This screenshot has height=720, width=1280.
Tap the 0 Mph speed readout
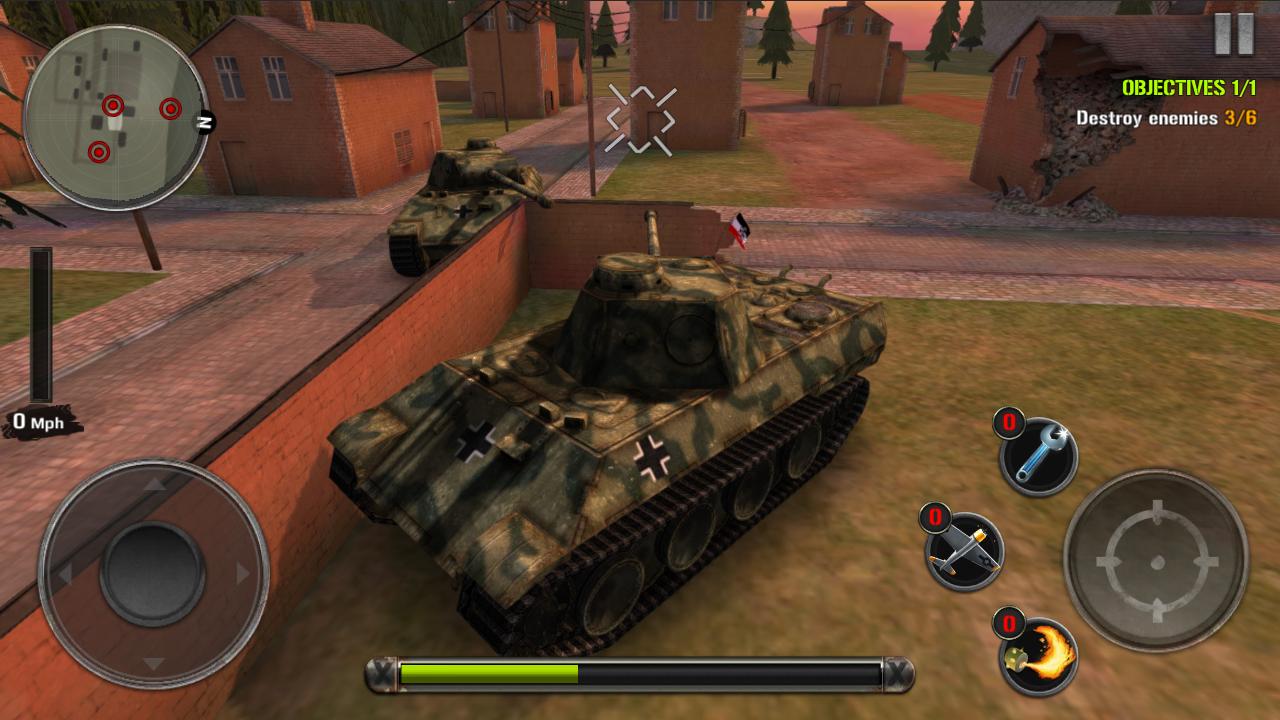pyautogui.click(x=38, y=422)
